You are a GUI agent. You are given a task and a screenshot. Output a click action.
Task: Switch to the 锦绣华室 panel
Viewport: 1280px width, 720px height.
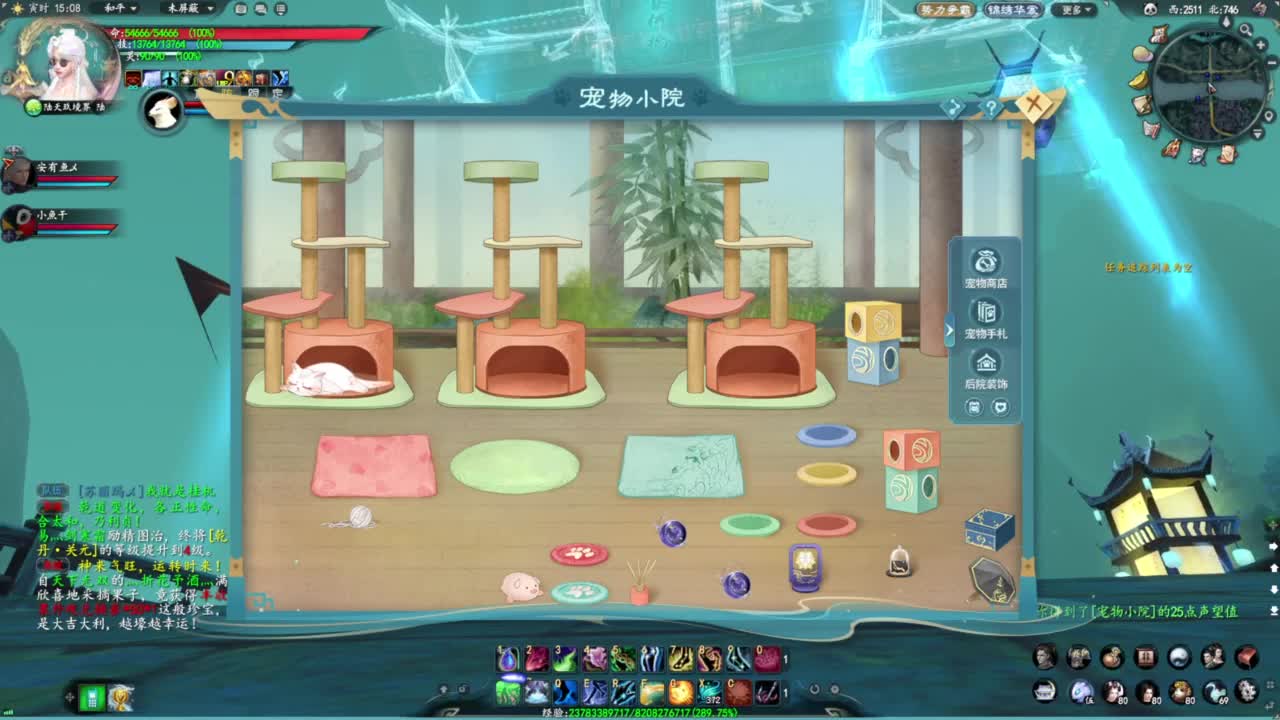1013,8
